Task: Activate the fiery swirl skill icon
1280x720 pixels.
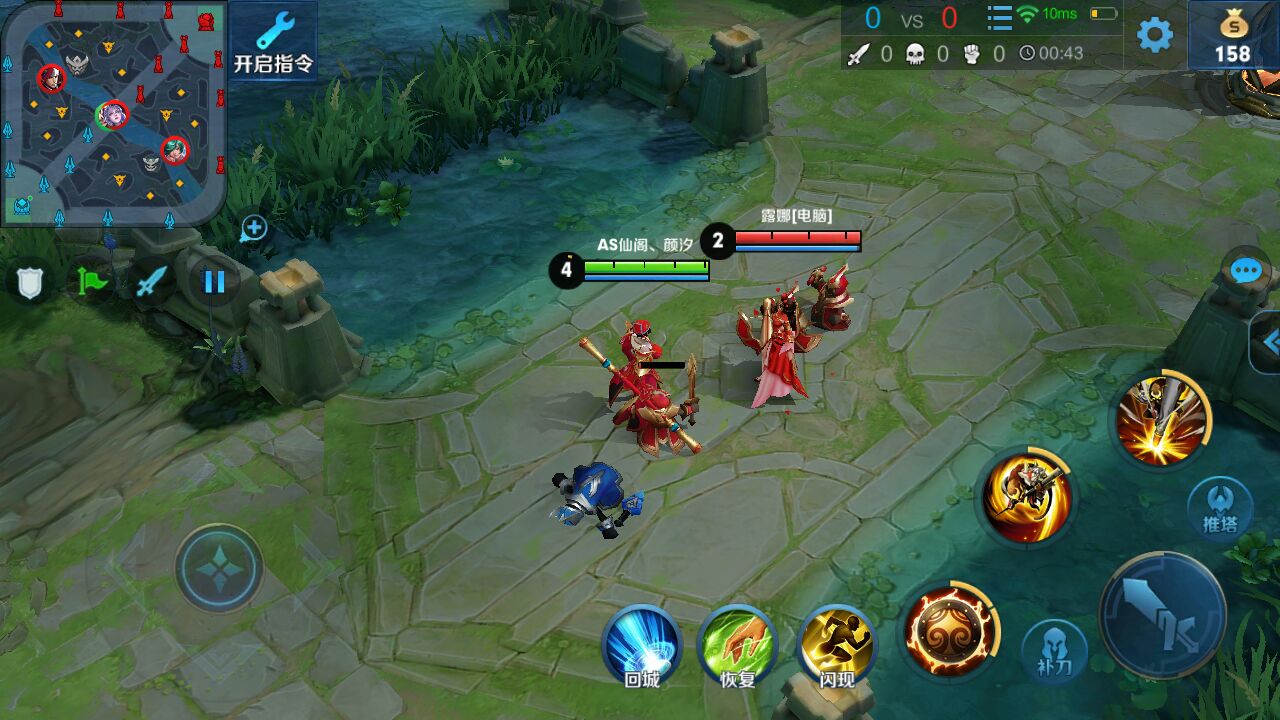Action: (x=948, y=630)
